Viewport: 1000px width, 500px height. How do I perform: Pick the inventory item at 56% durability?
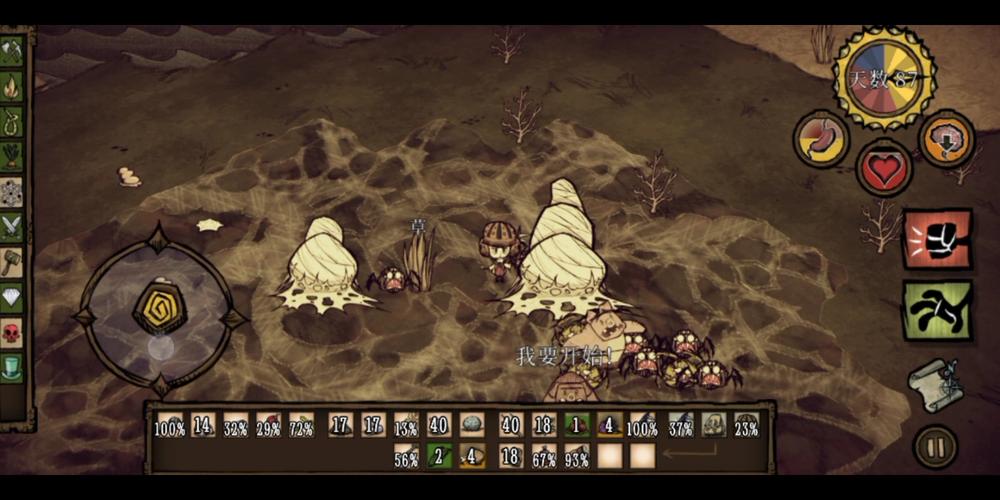[406, 456]
